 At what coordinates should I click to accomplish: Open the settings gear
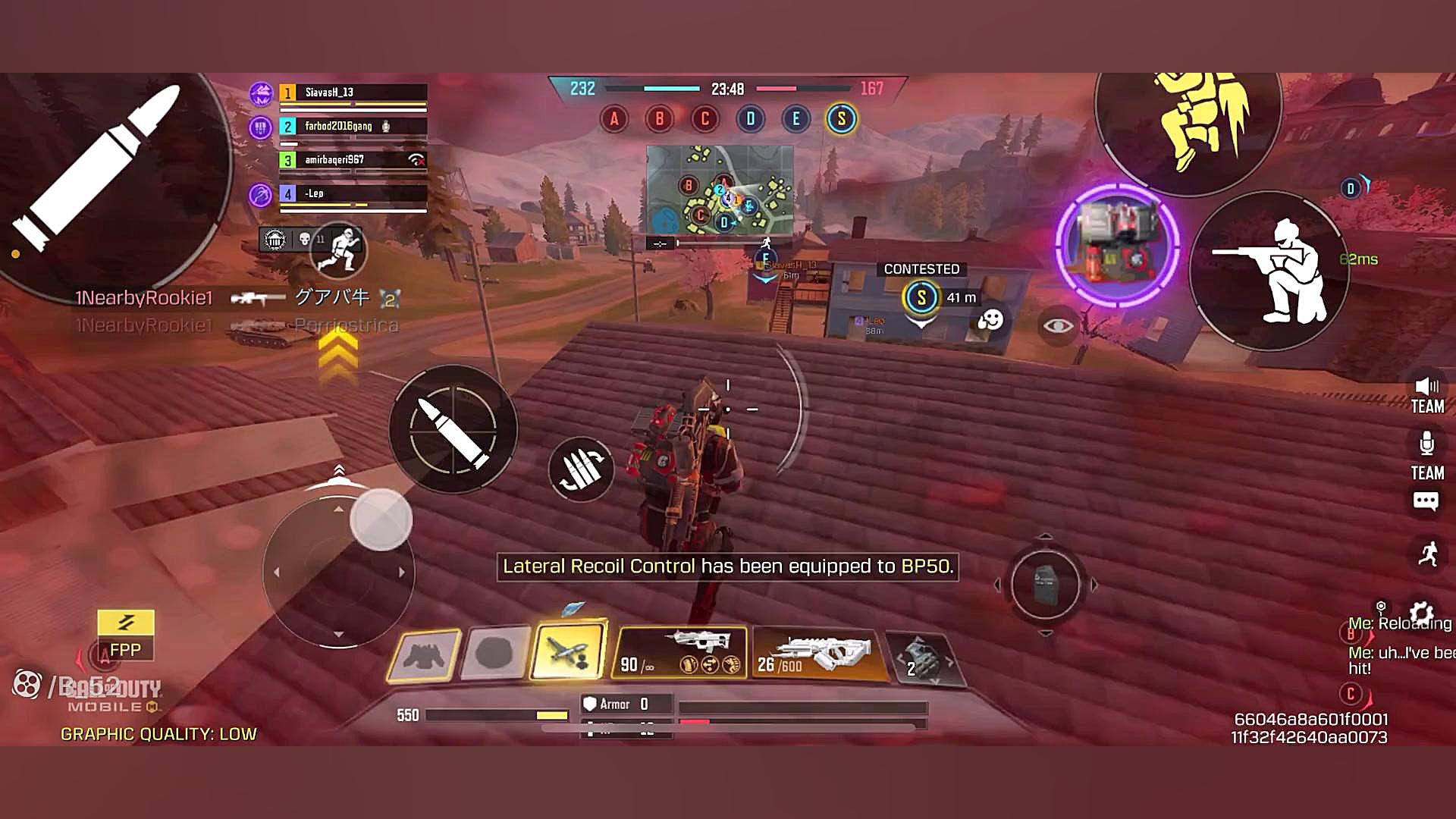(x=1421, y=613)
